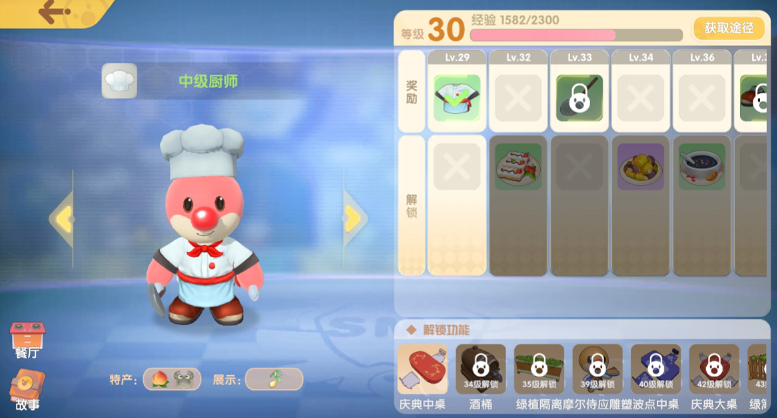Click the chef hat icon beside 中级厨师

click(x=119, y=81)
